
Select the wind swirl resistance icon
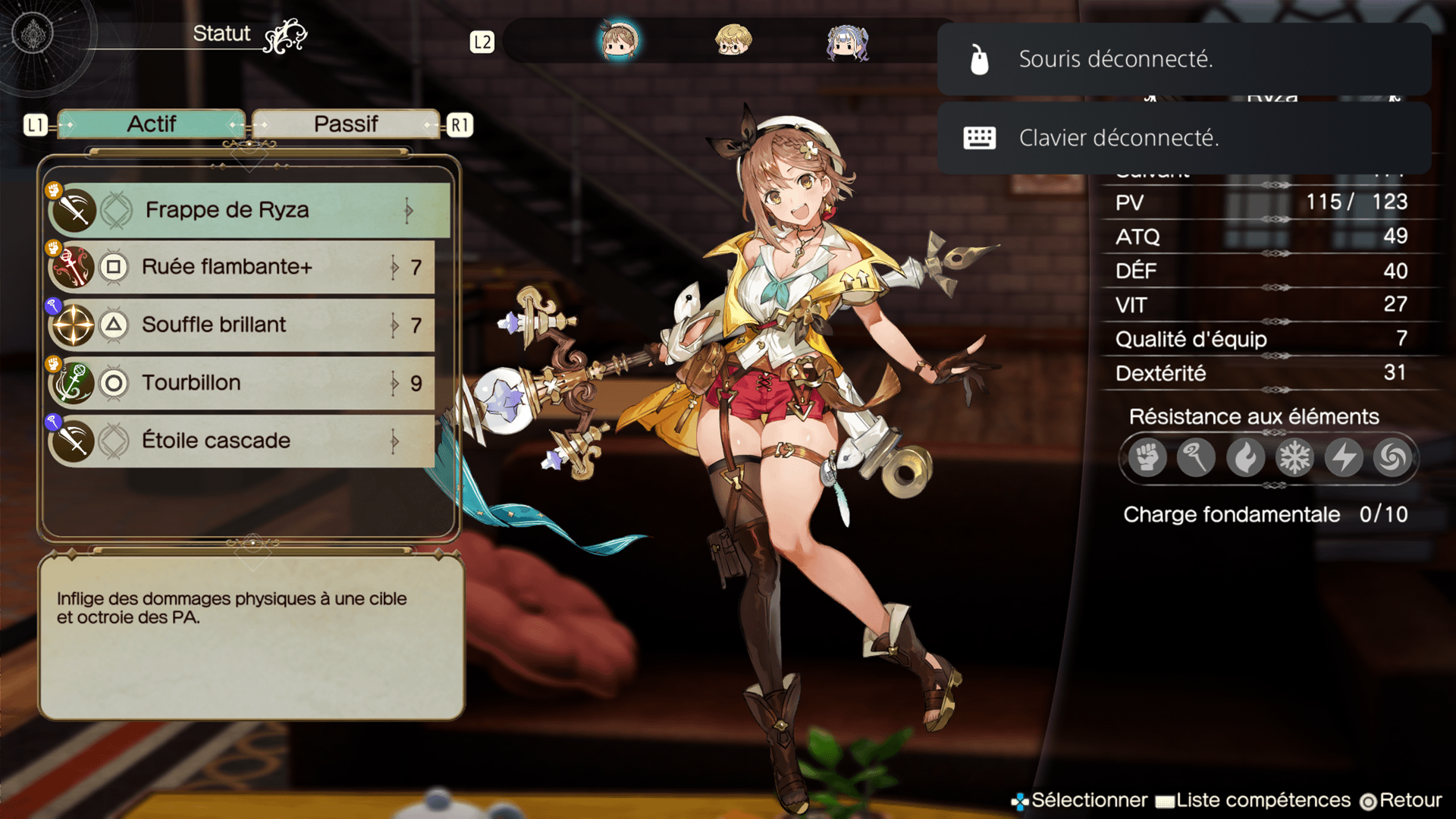tap(1392, 457)
